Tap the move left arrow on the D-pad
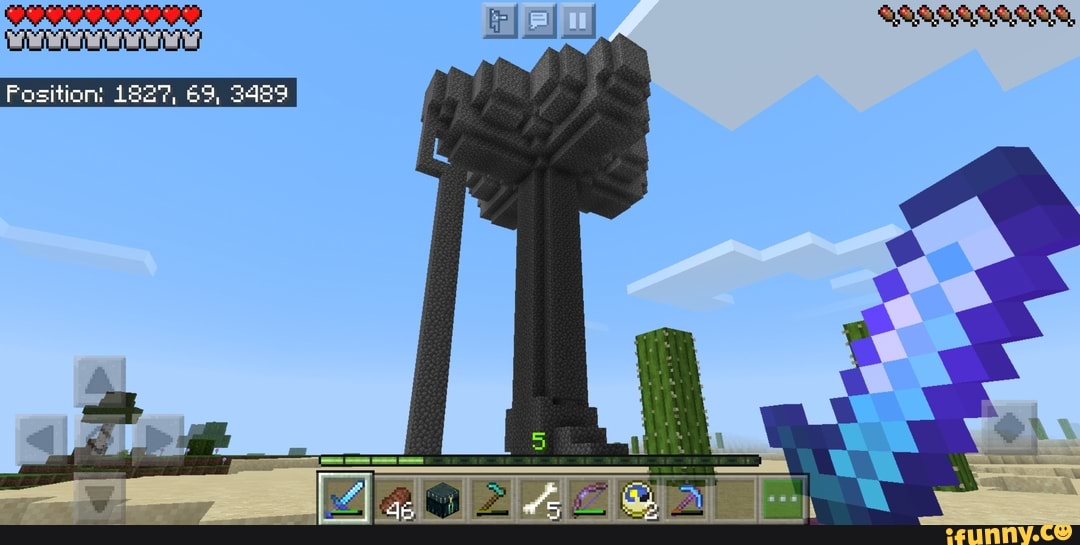This screenshot has width=1080, height=545. pos(42,438)
